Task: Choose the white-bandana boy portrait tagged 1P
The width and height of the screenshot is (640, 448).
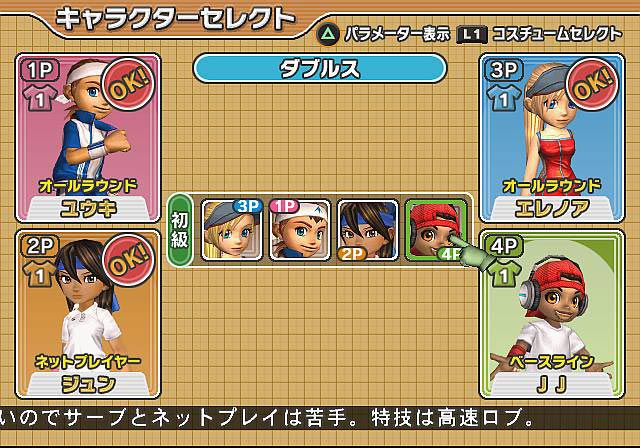Action: 300,230
